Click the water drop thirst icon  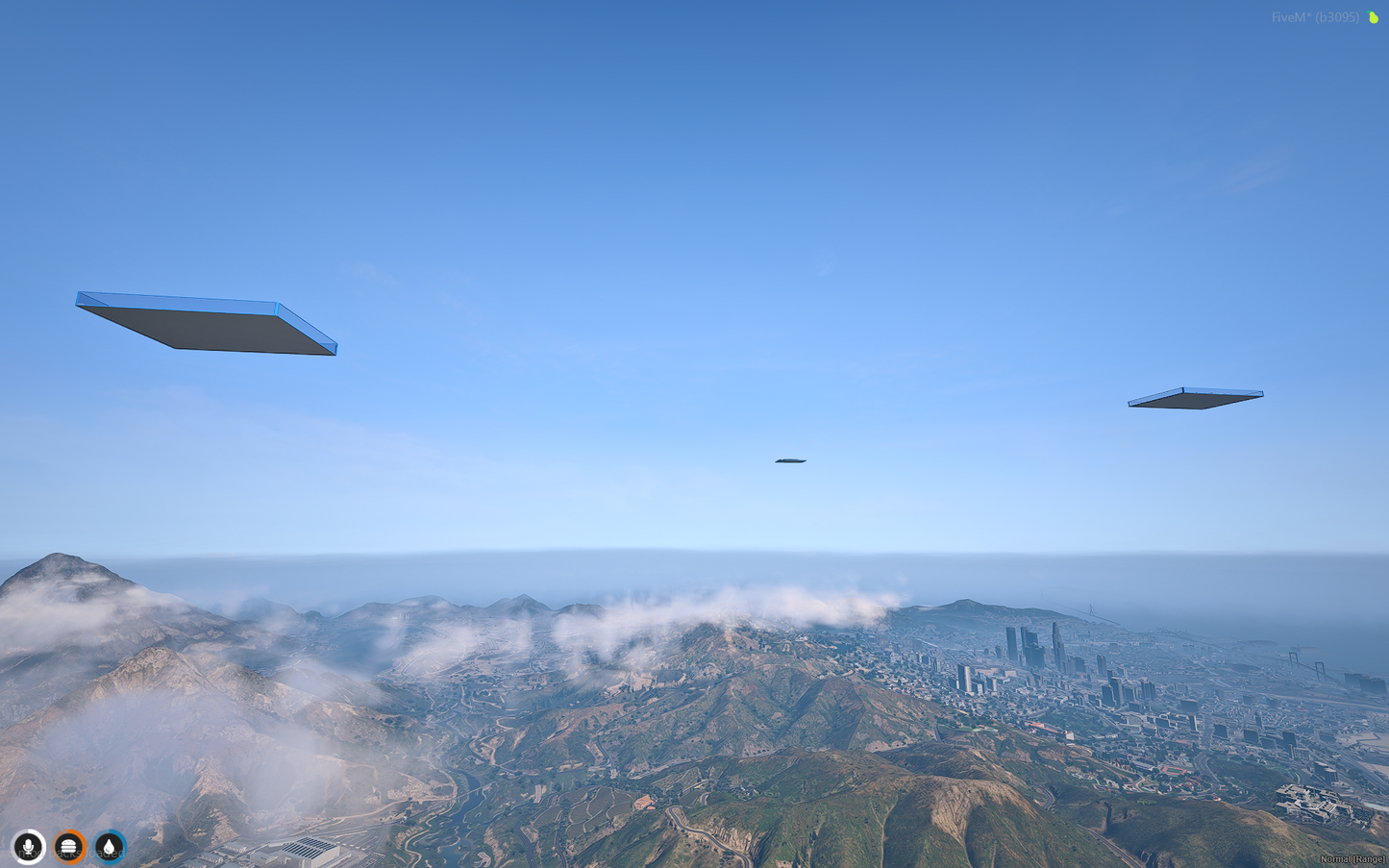[110, 847]
